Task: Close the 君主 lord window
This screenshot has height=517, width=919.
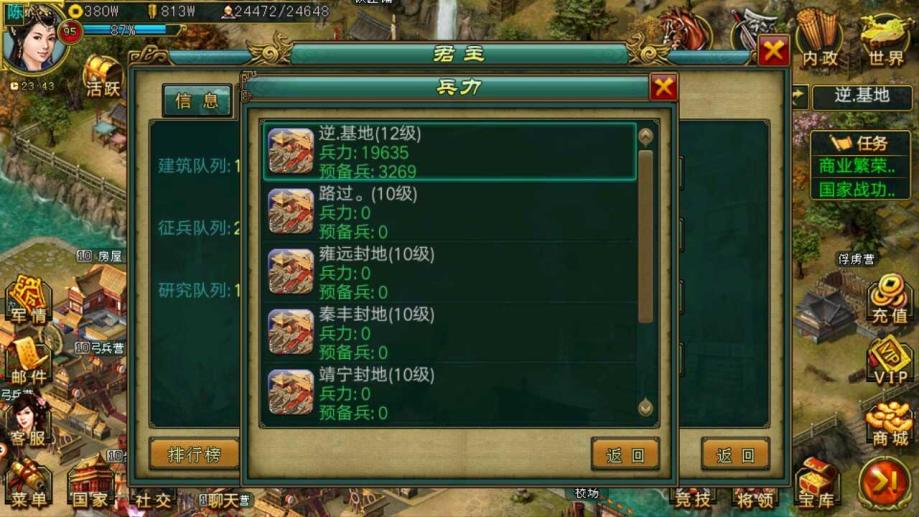Action: 773,51
